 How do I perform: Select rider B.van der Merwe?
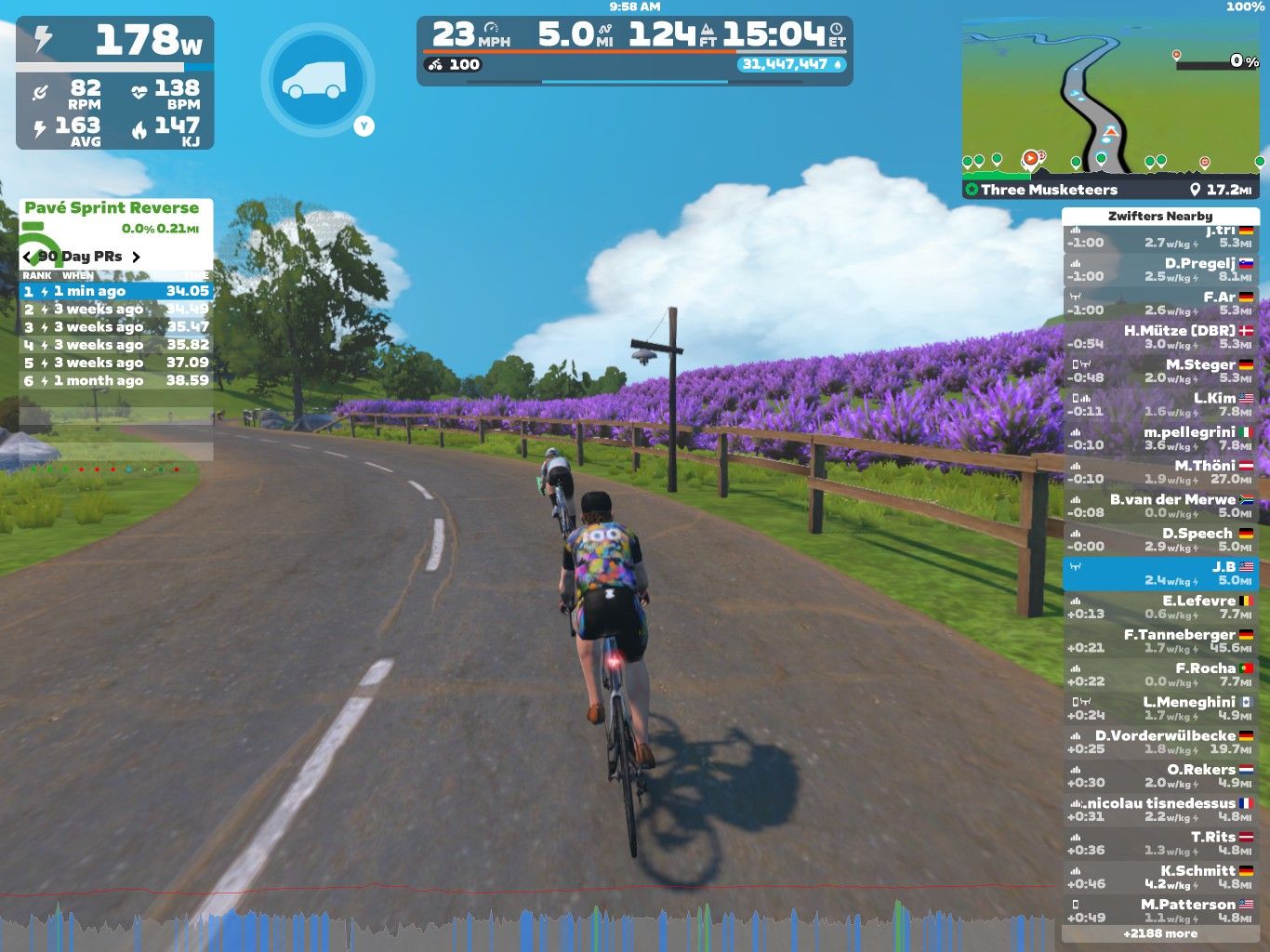click(1159, 506)
